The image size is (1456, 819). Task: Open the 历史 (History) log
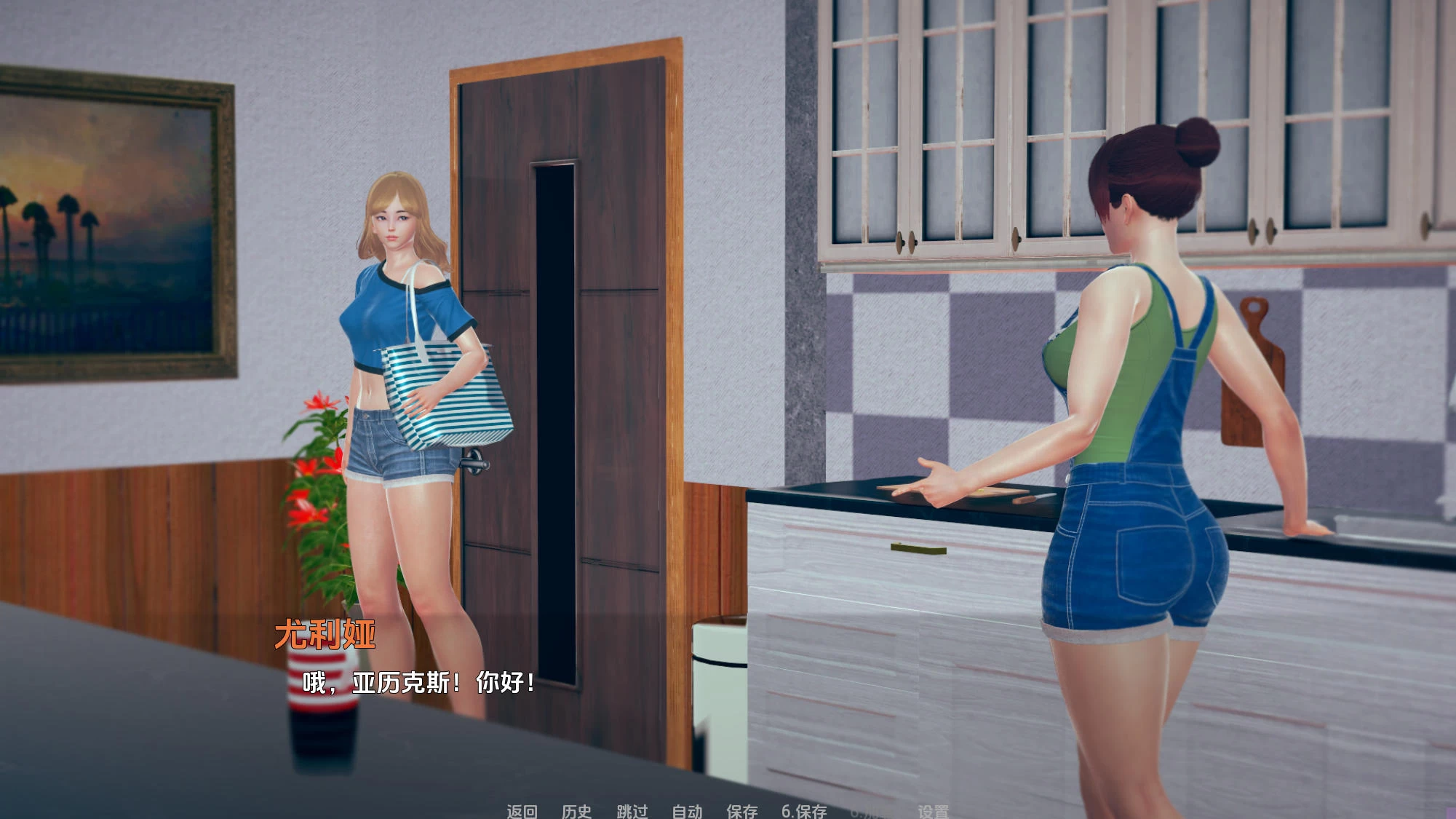pyautogui.click(x=576, y=811)
